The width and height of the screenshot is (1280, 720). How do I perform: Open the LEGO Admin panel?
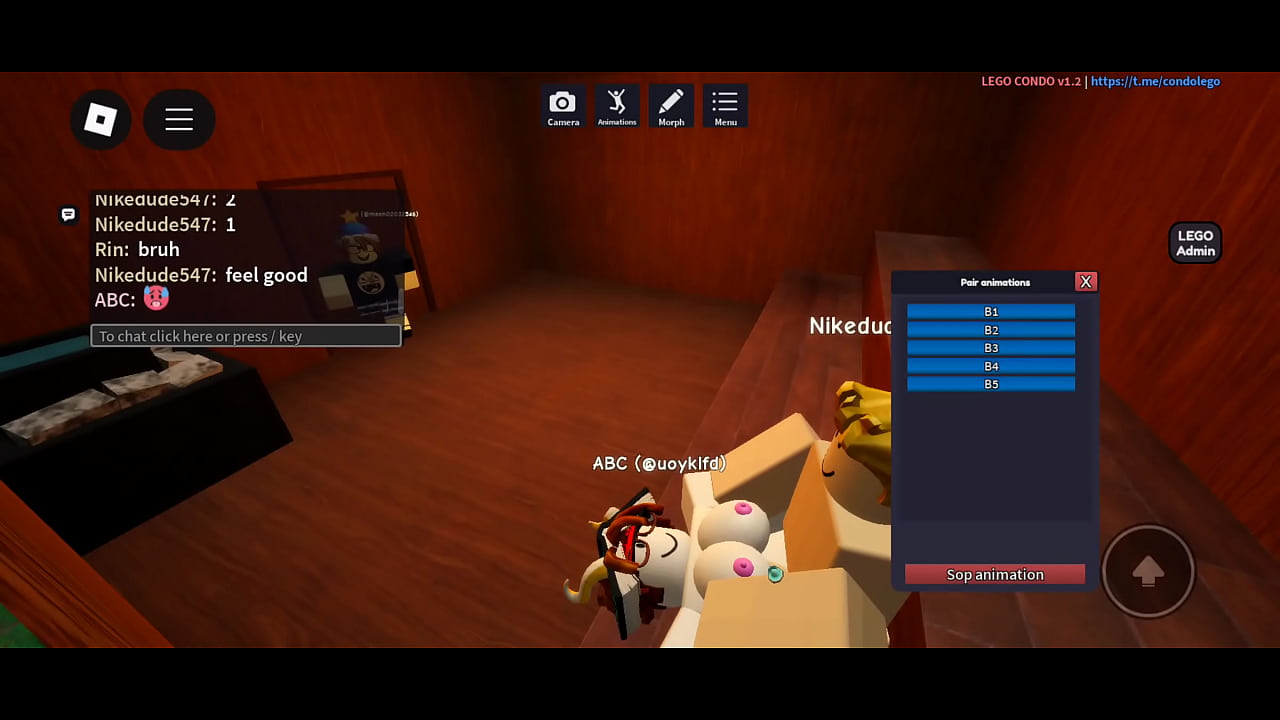pyautogui.click(x=1195, y=243)
